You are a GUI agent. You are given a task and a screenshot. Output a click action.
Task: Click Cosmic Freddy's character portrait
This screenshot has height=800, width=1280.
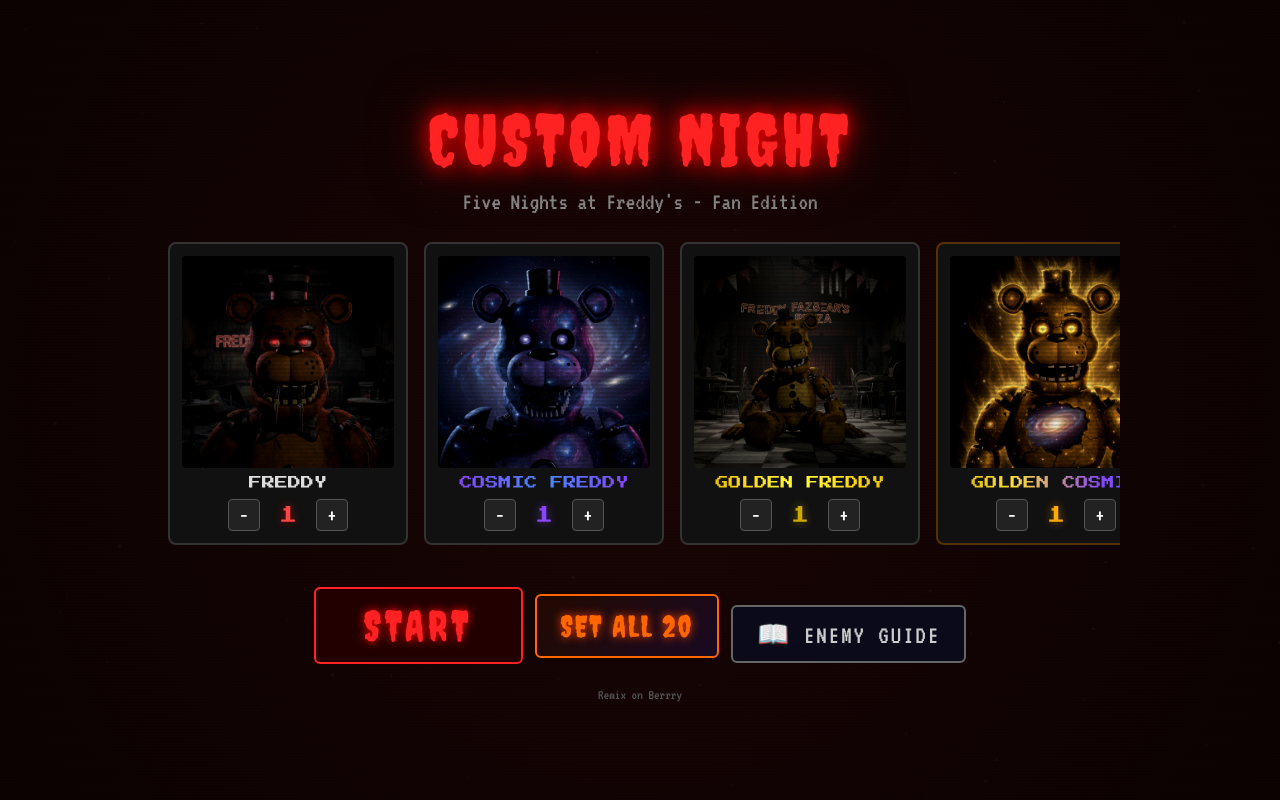click(544, 361)
